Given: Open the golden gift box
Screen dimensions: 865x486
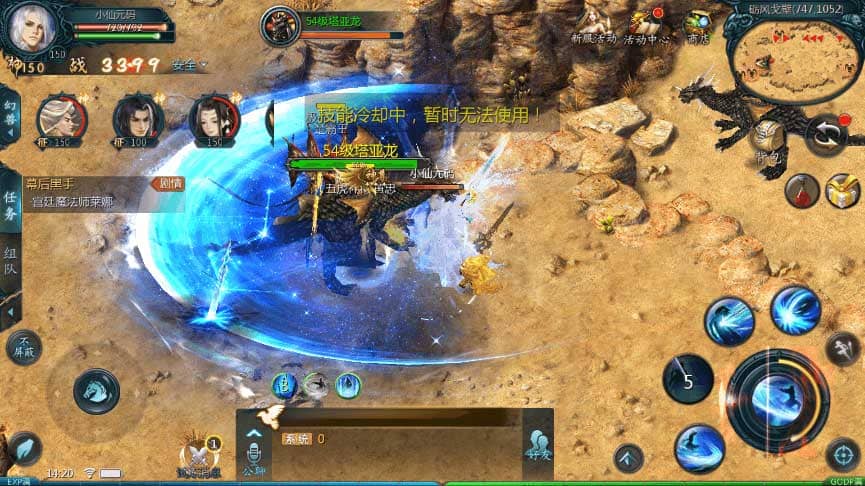Looking at the screenshot, I should coord(843,190).
